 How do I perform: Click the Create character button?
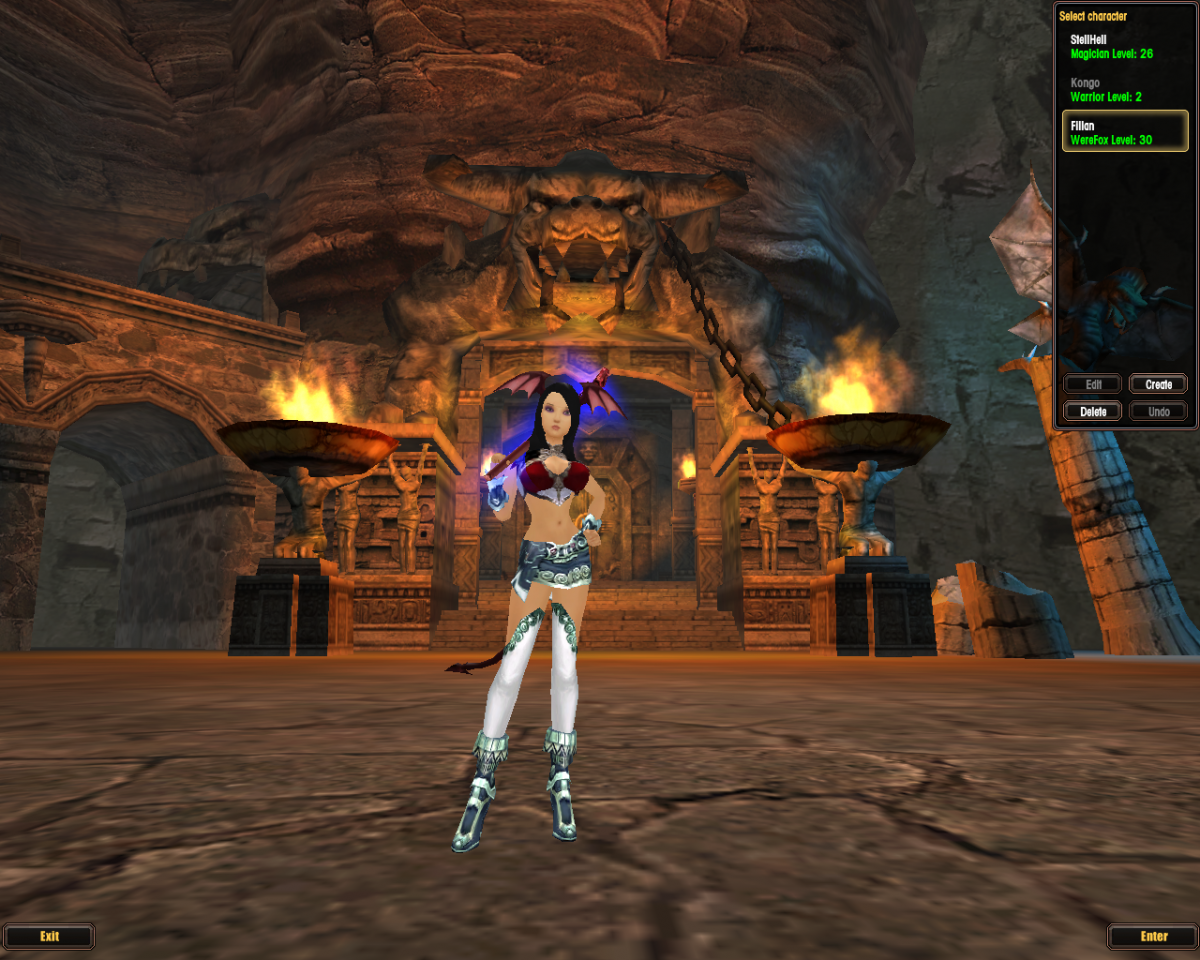[1158, 385]
